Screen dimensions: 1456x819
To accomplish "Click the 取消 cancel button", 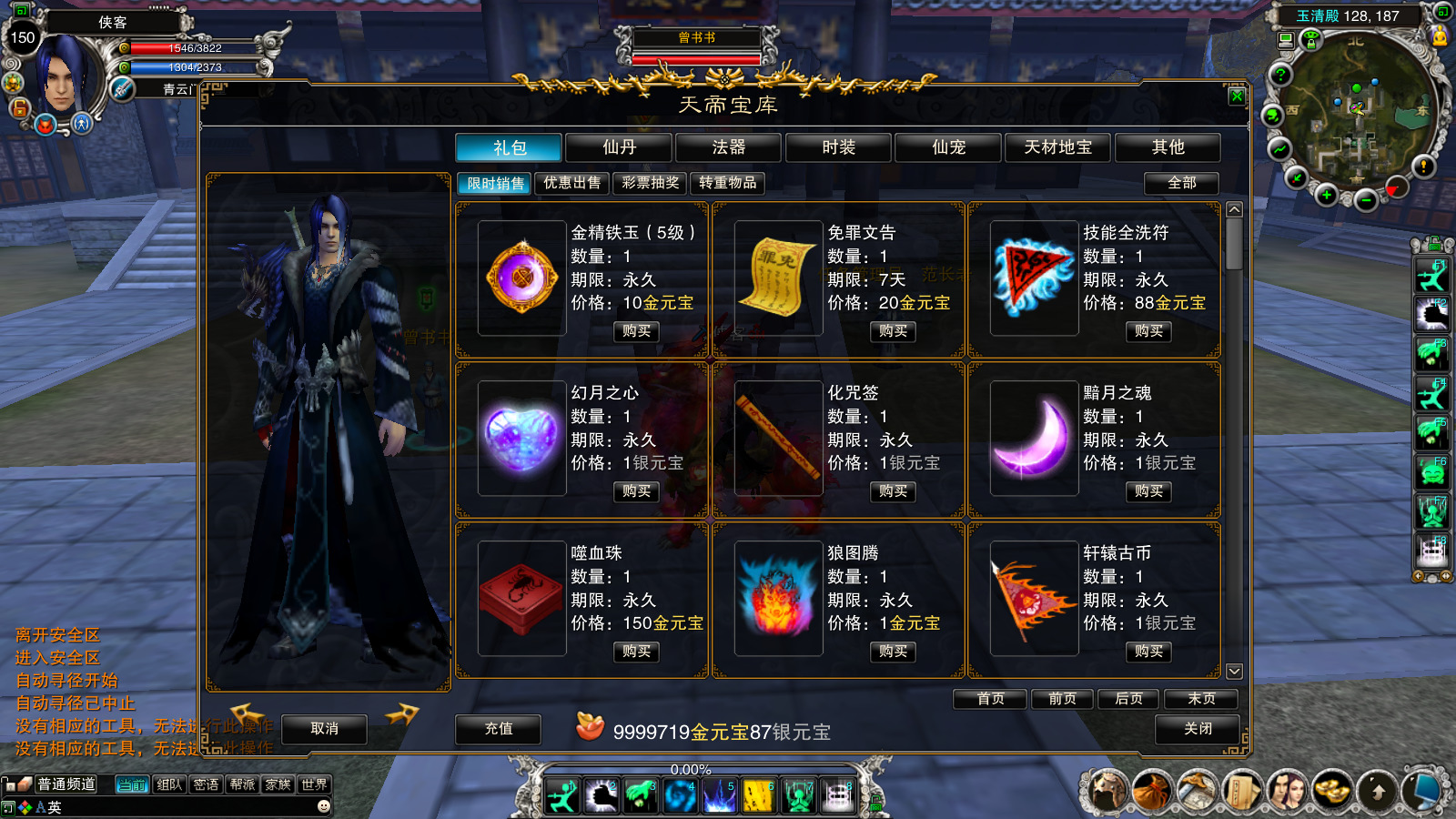I will pos(324,729).
